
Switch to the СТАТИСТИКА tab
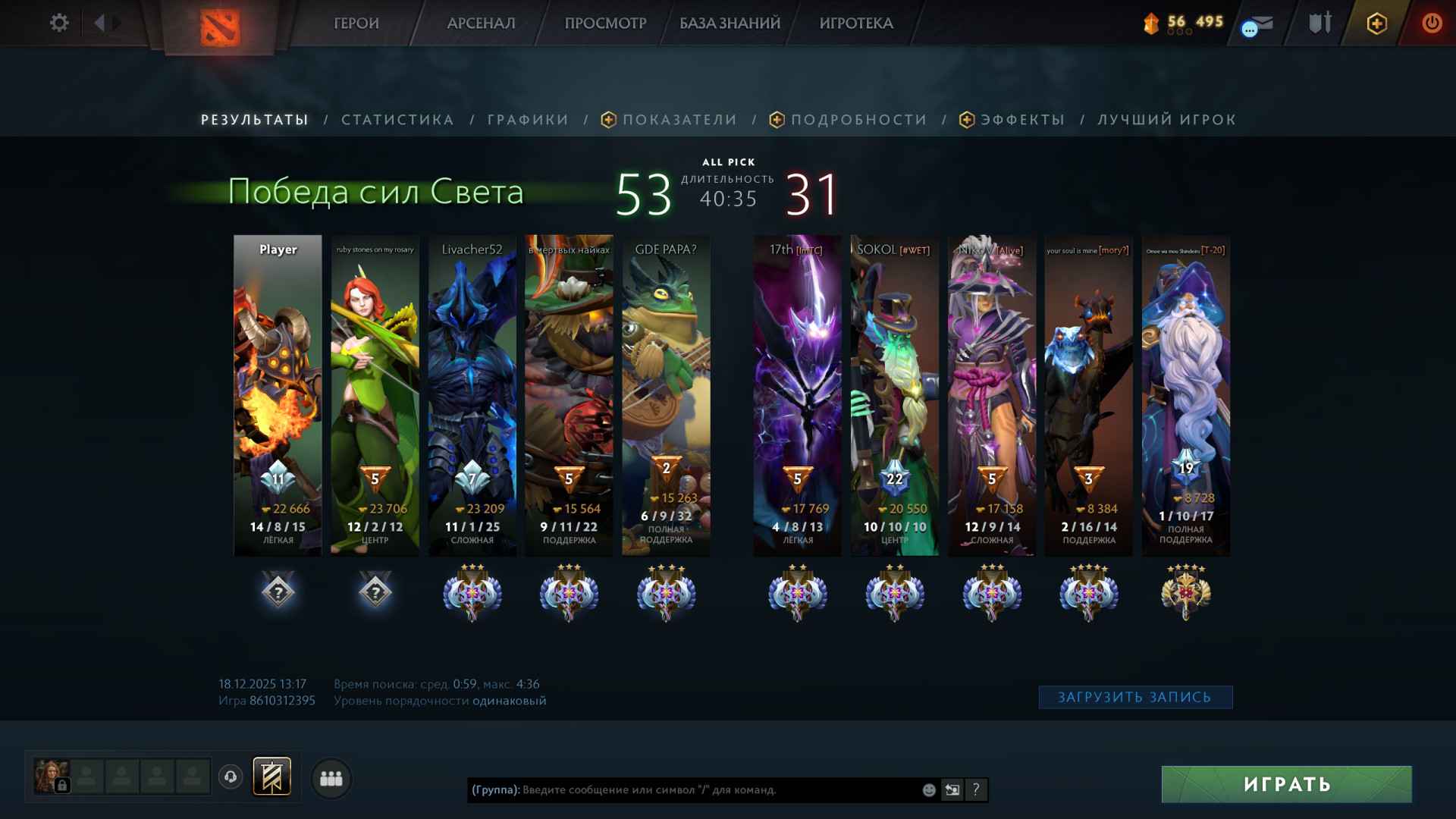point(397,119)
